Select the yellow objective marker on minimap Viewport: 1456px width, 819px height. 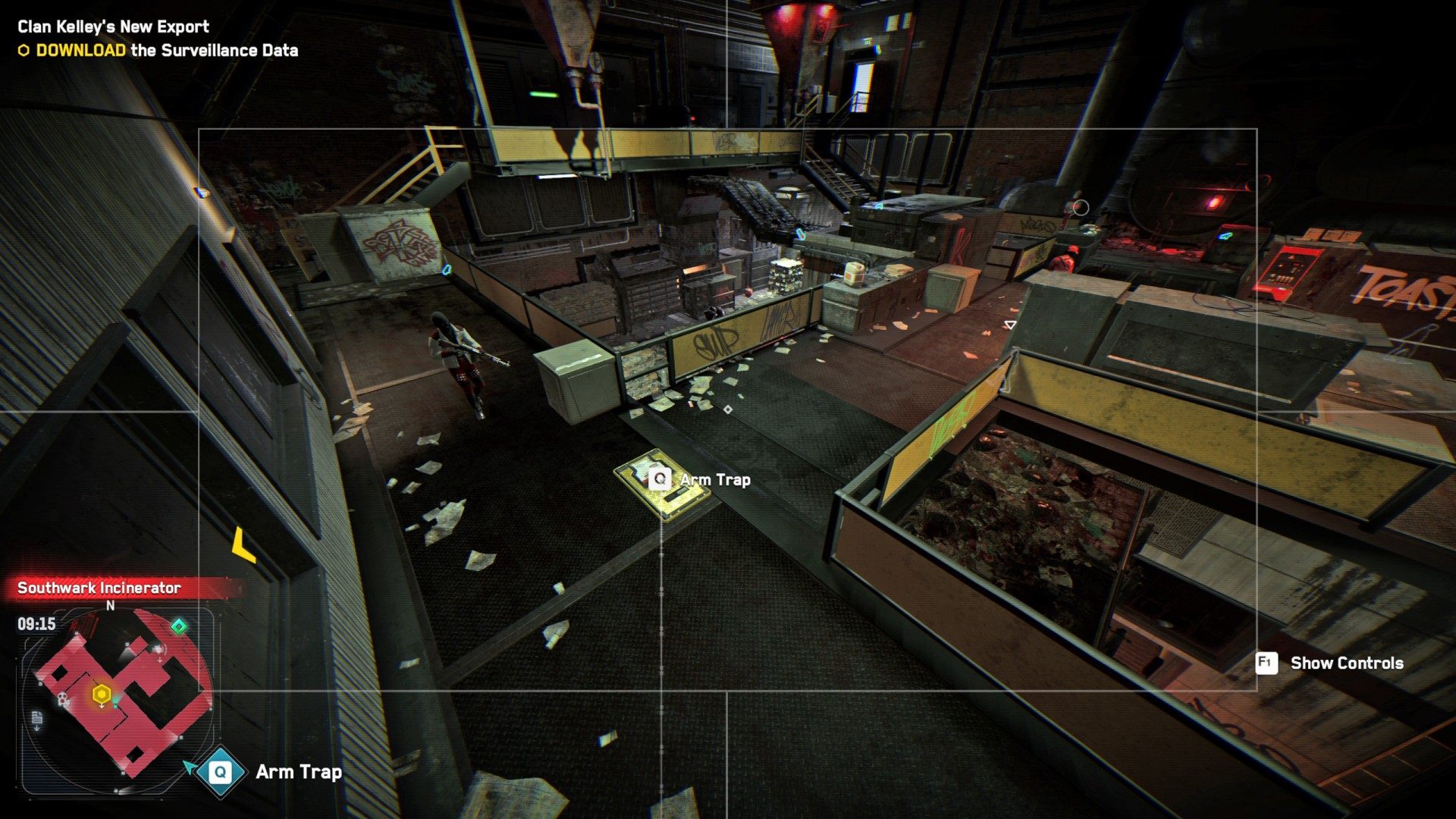point(102,694)
